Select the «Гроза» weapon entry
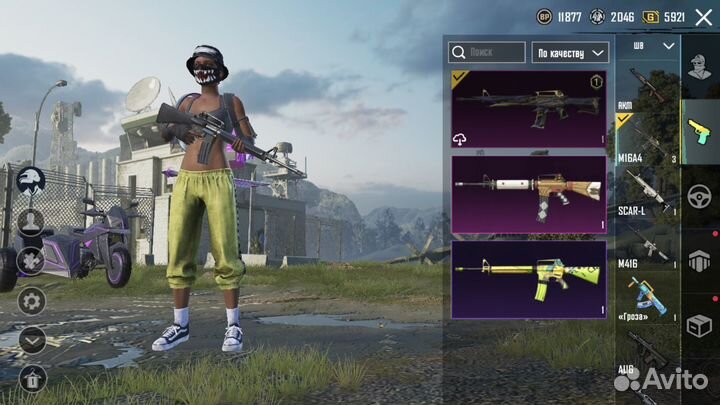Screen dimensions: 720x405 [647, 300]
